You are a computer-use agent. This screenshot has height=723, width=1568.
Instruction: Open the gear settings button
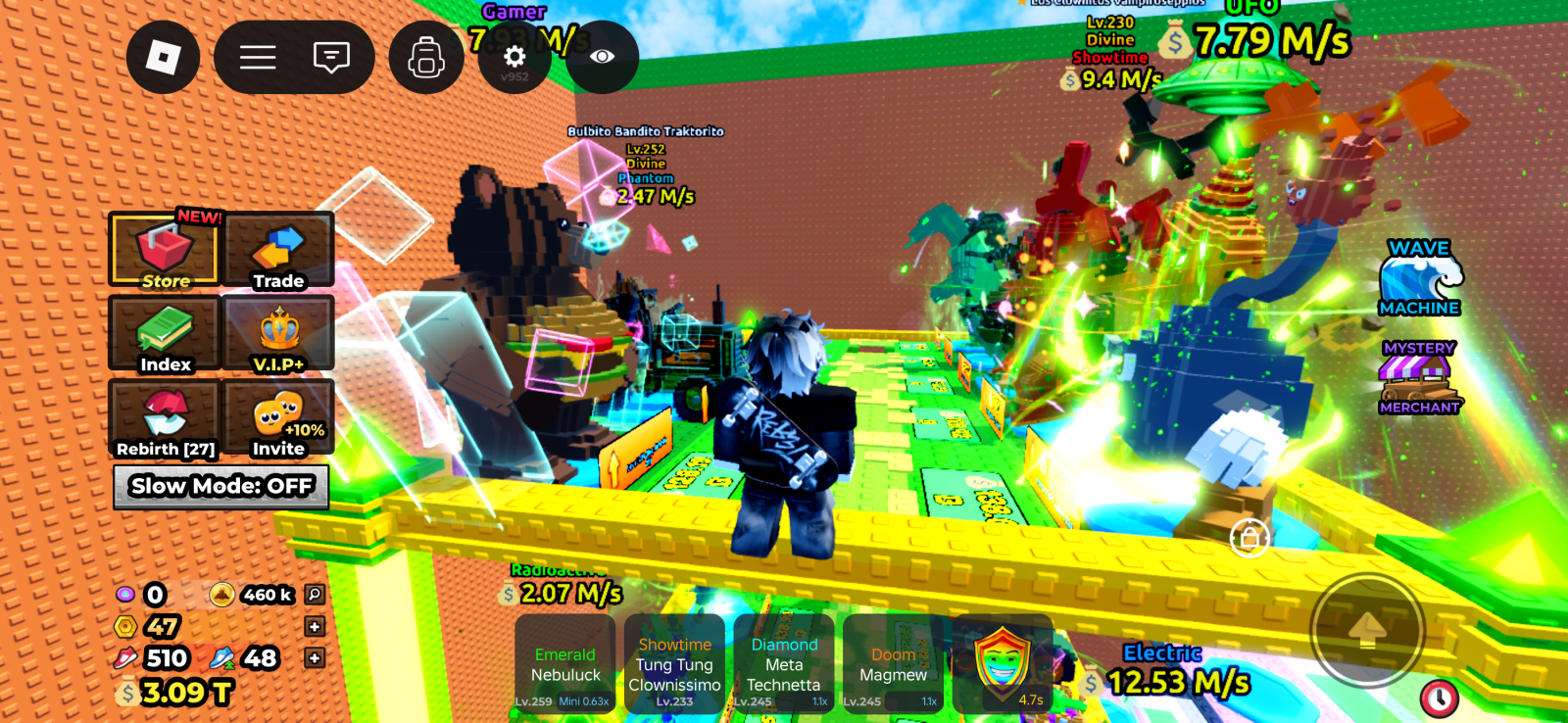point(514,58)
